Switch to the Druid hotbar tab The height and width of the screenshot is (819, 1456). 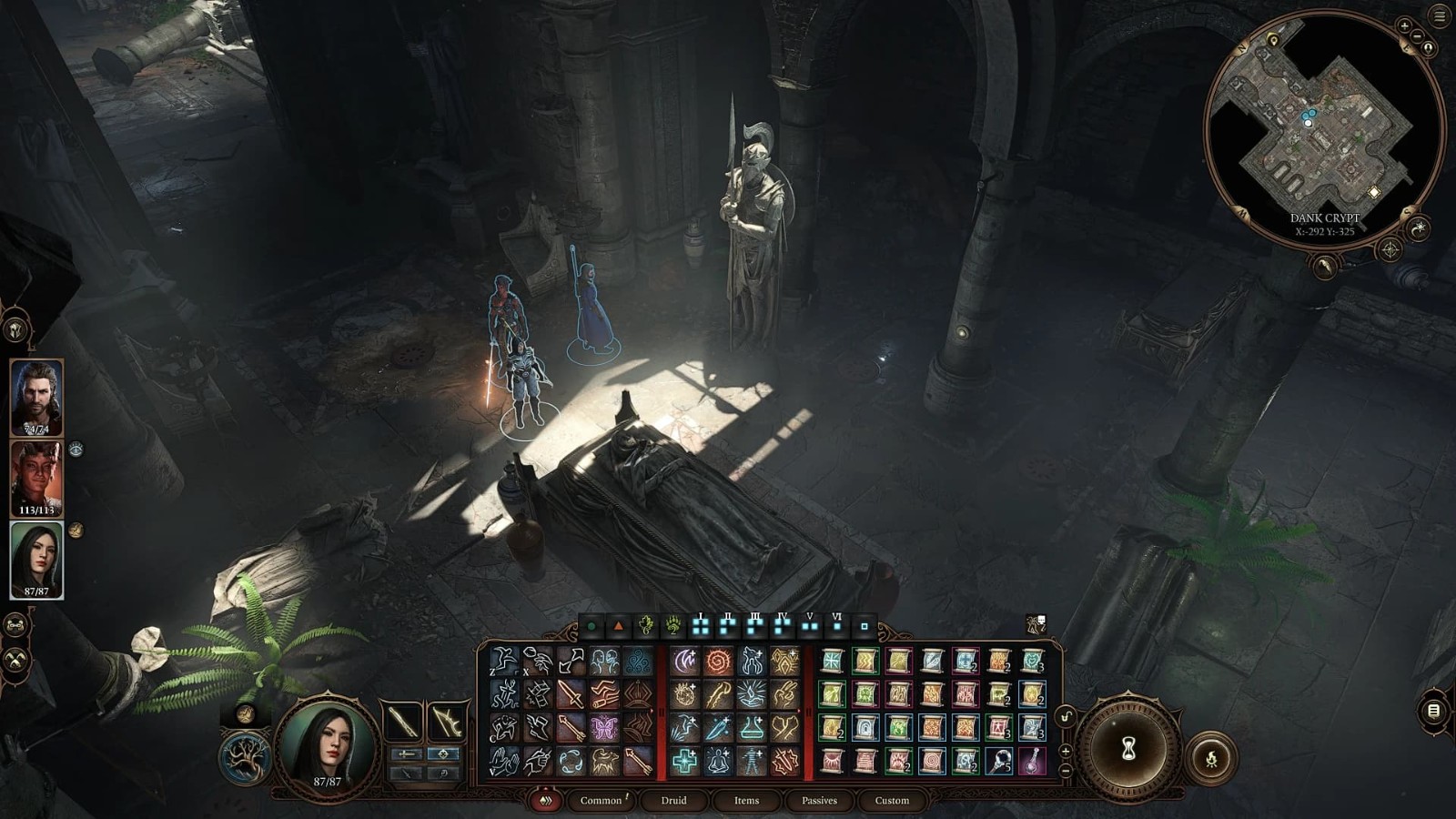673,801
